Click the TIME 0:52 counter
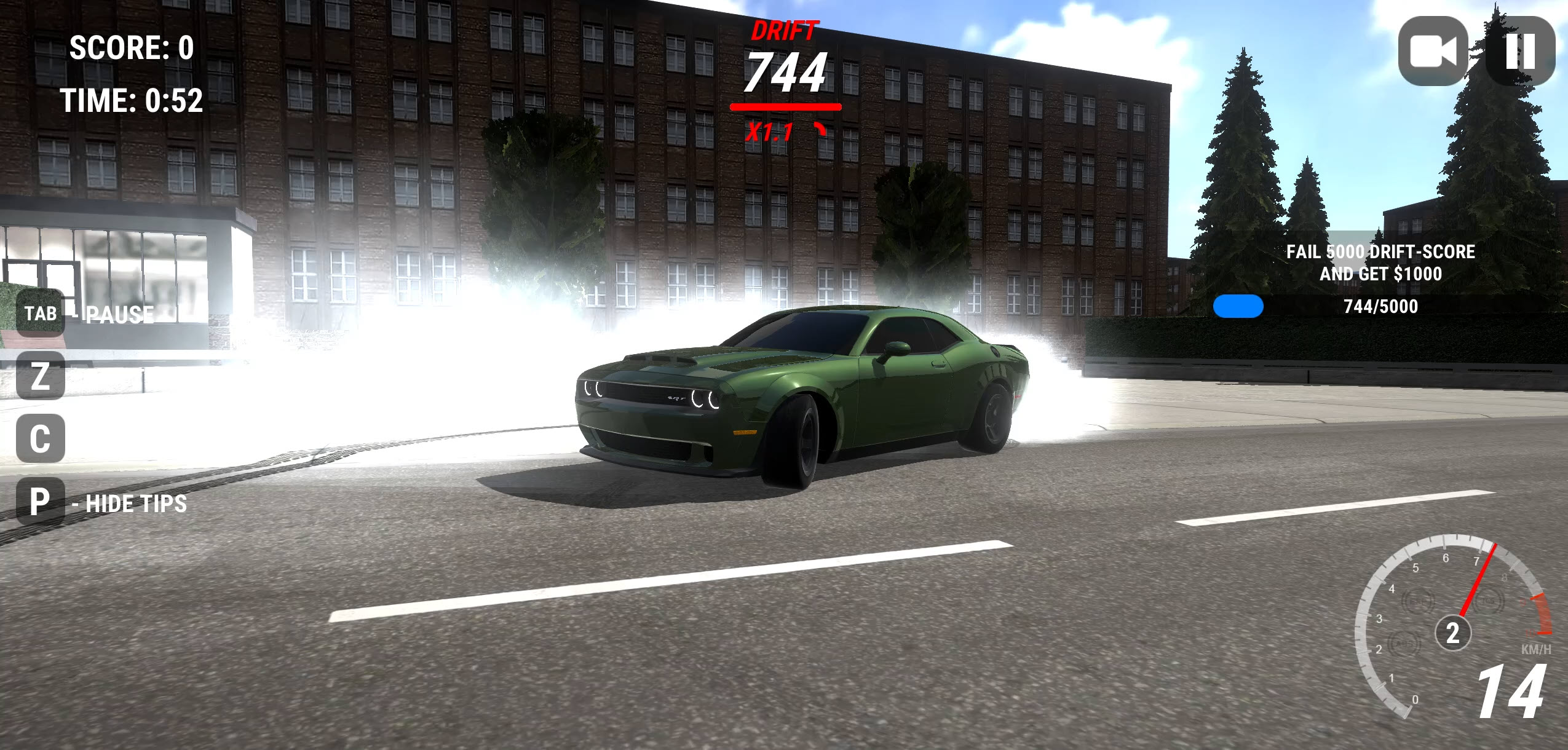Image resolution: width=1568 pixels, height=750 pixels. 132,98
